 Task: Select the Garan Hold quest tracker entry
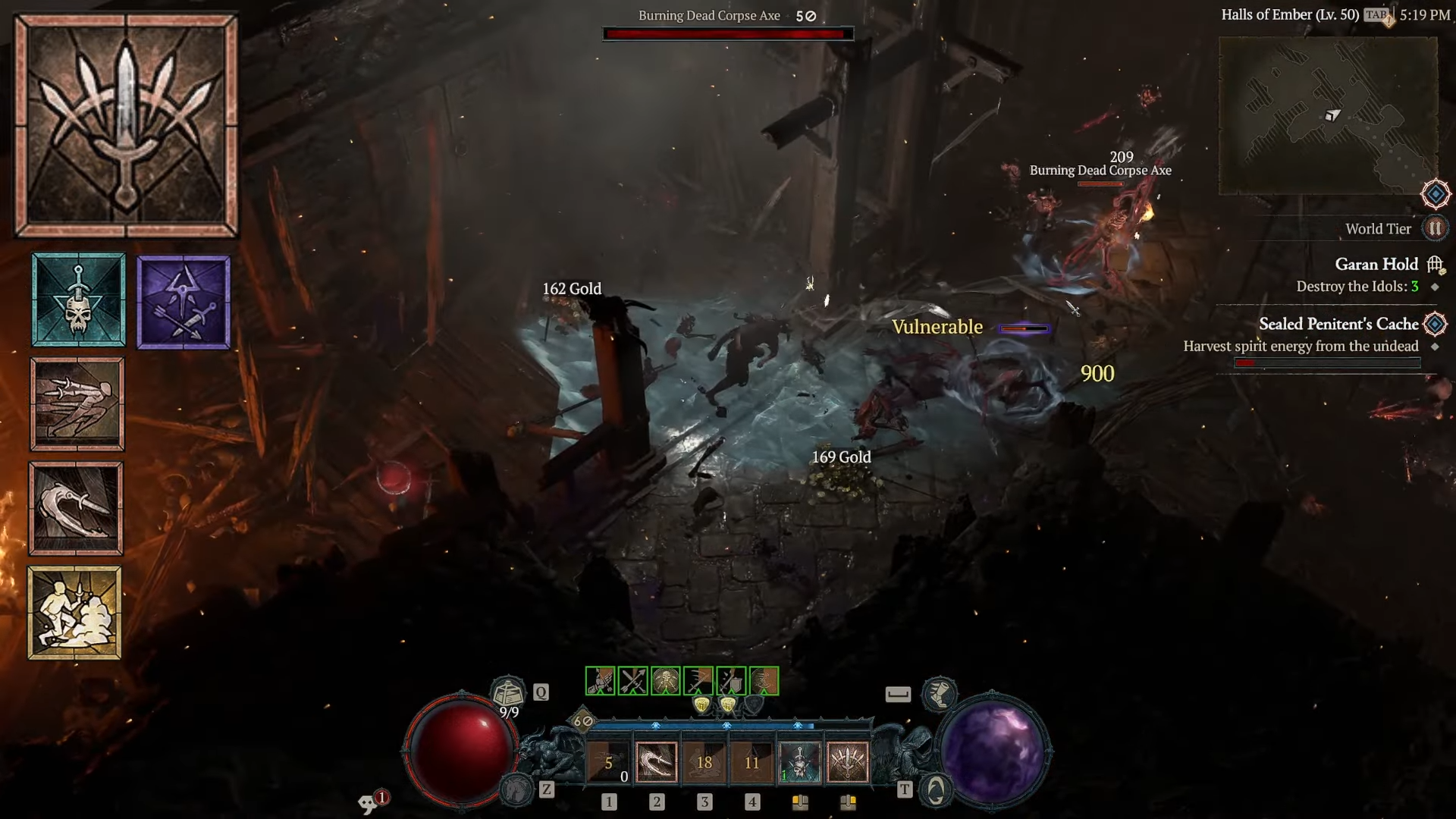coord(1376,264)
